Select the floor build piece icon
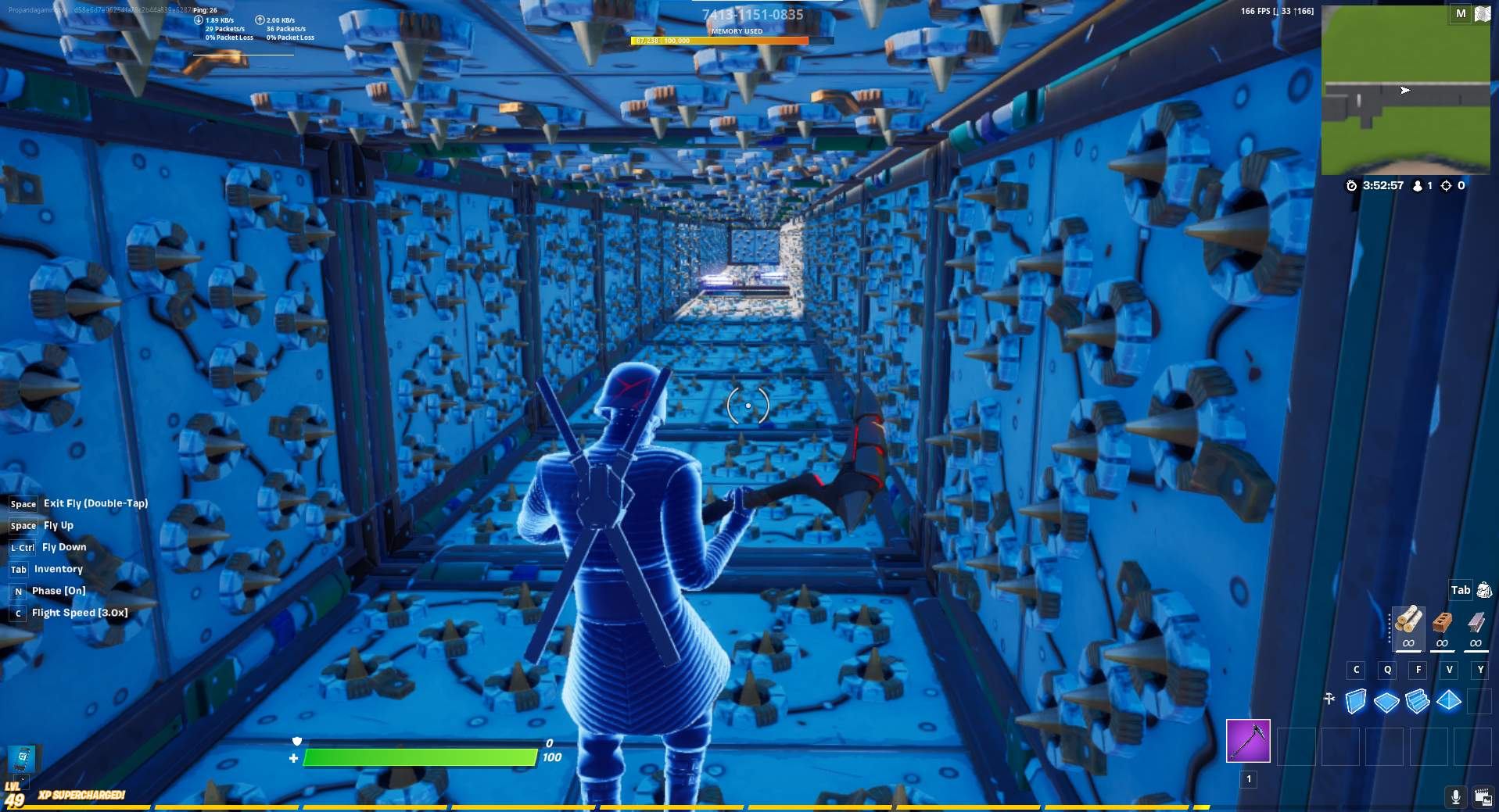This screenshot has height=812, width=1499. (1387, 702)
